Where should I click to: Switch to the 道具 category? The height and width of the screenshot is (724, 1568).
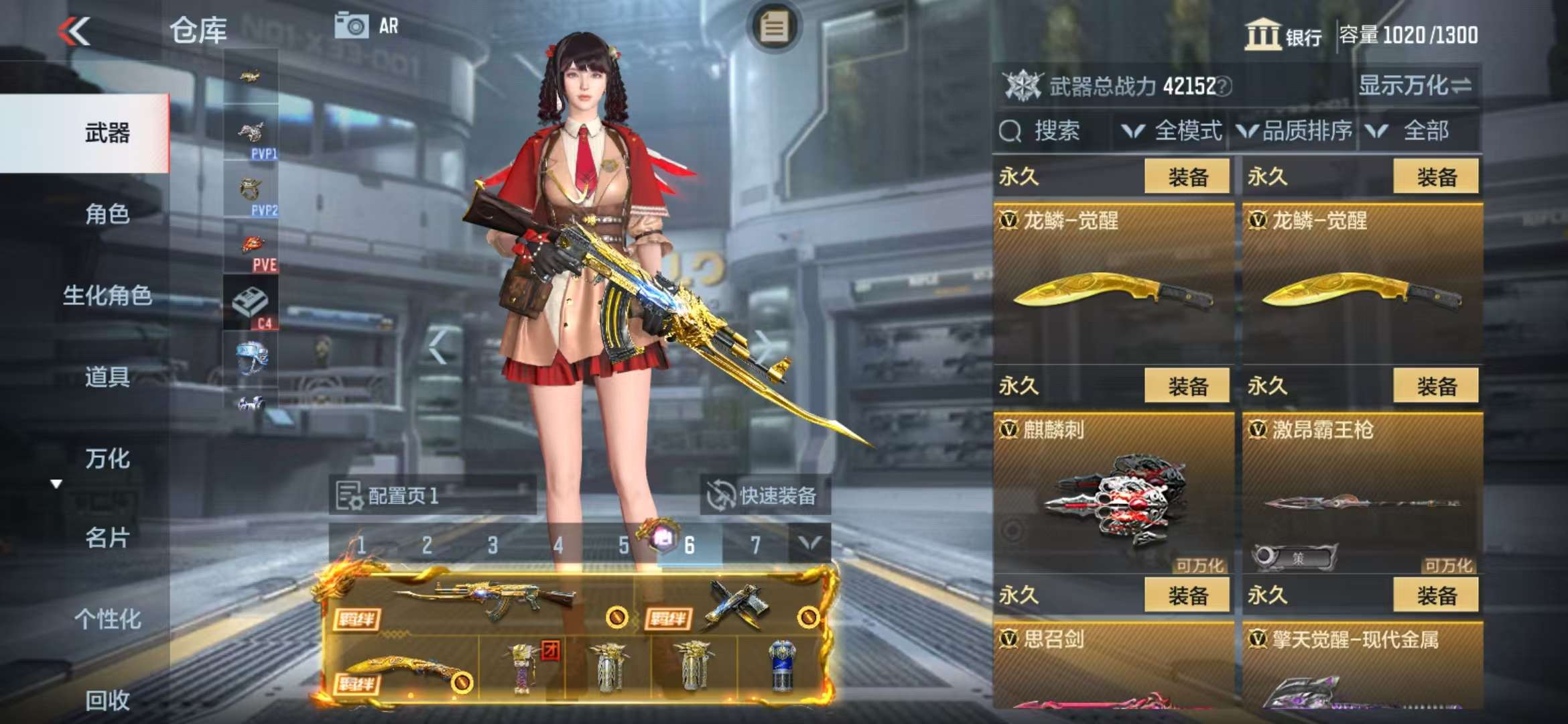107,377
